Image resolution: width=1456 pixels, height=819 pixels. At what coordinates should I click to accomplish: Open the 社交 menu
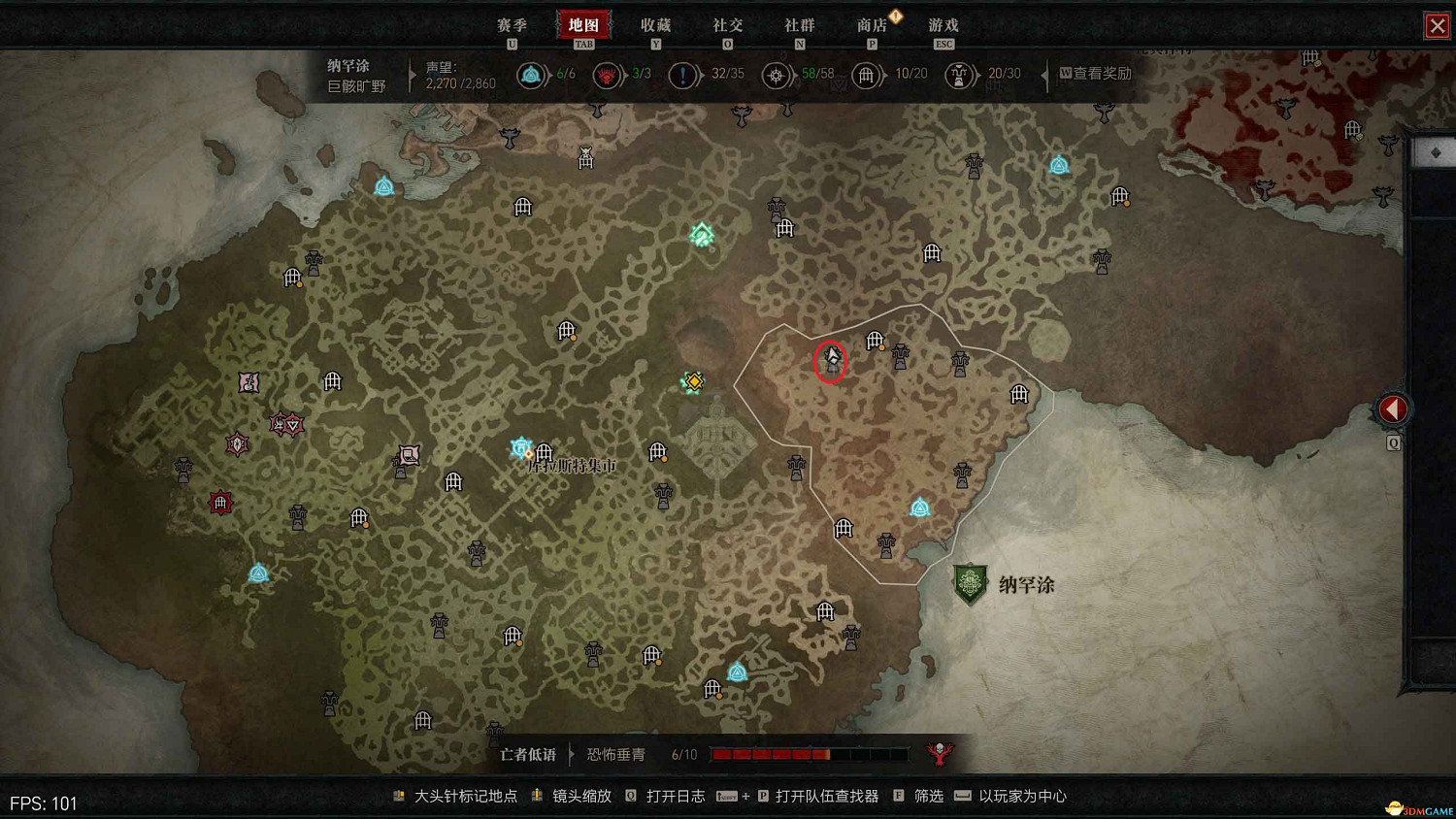click(727, 25)
